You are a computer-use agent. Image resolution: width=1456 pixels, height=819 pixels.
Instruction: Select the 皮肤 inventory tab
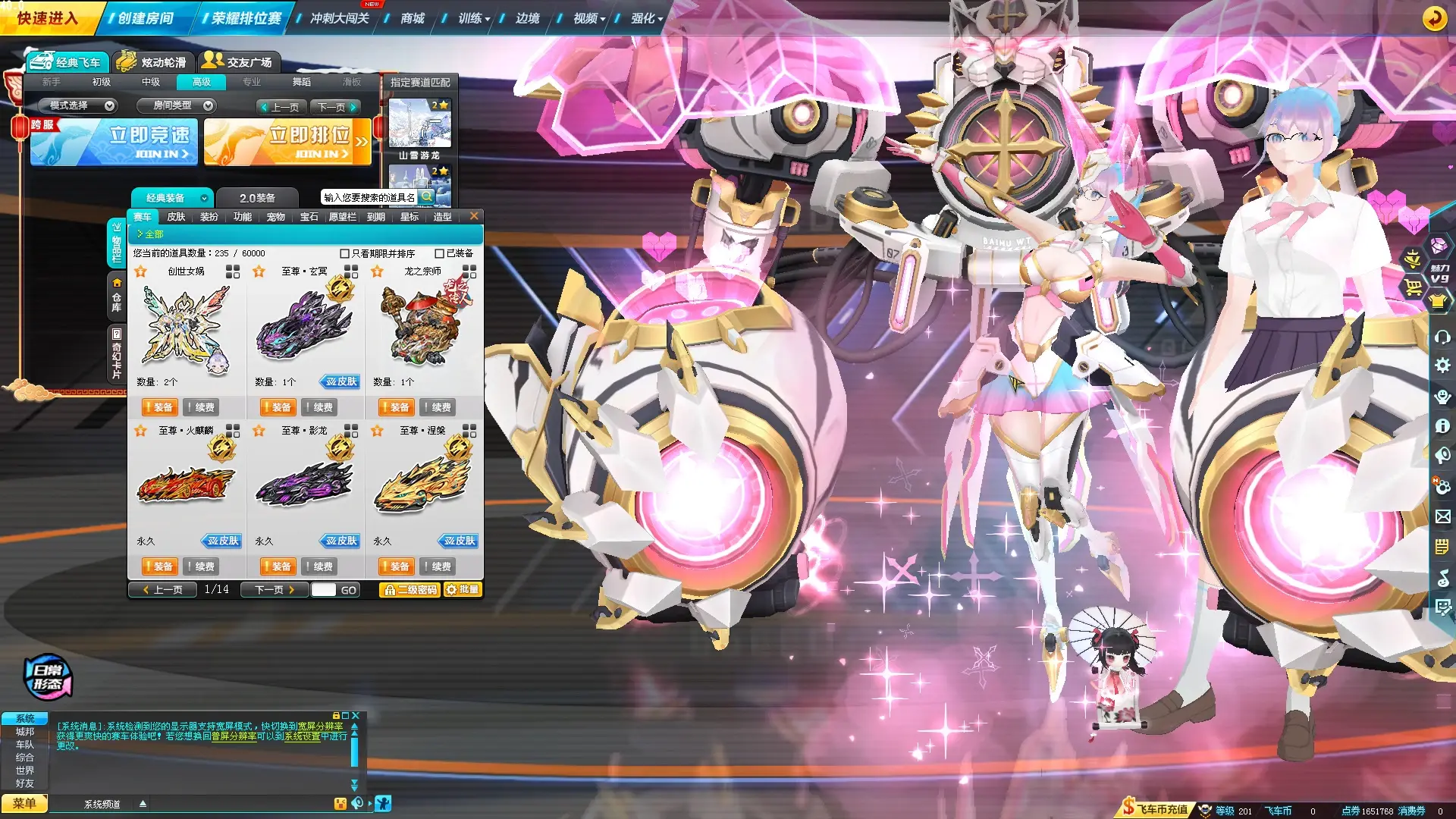coord(176,217)
